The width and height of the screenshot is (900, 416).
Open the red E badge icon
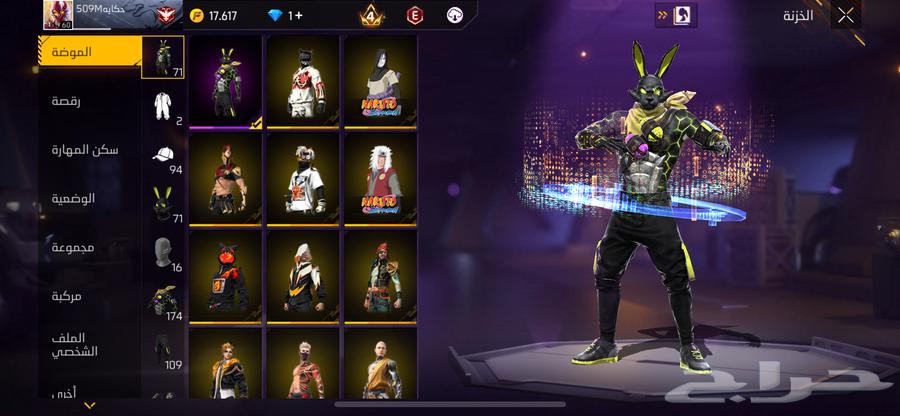point(414,15)
